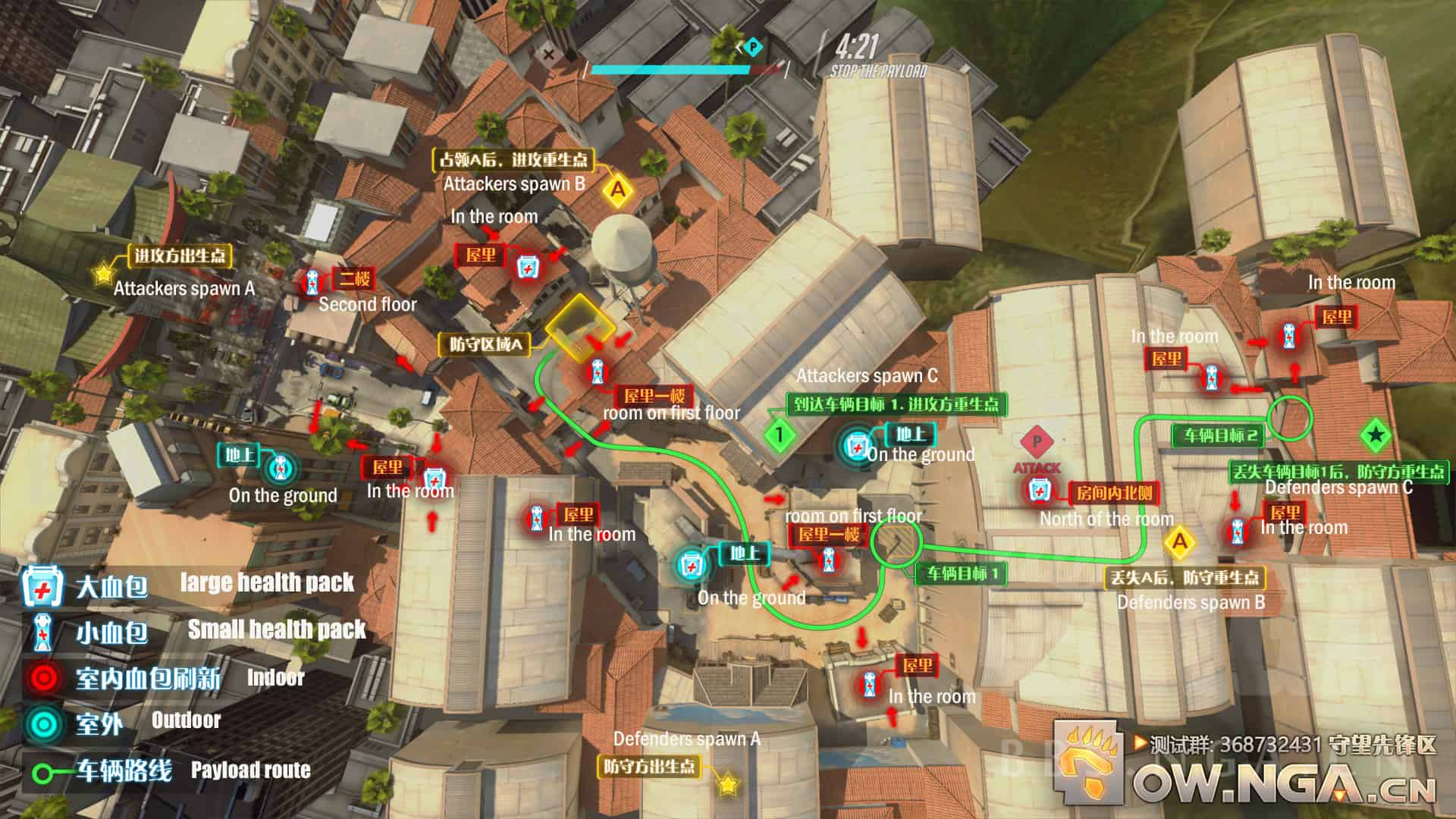This screenshot has width=1456, height=819.
Task: Select the North of the room health pack
Action: click(1038, 491)
